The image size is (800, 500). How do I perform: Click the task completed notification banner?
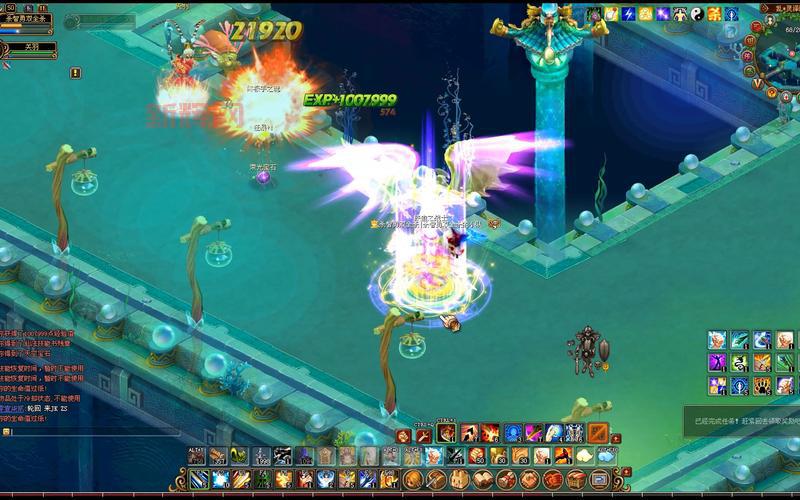[742, 421]
